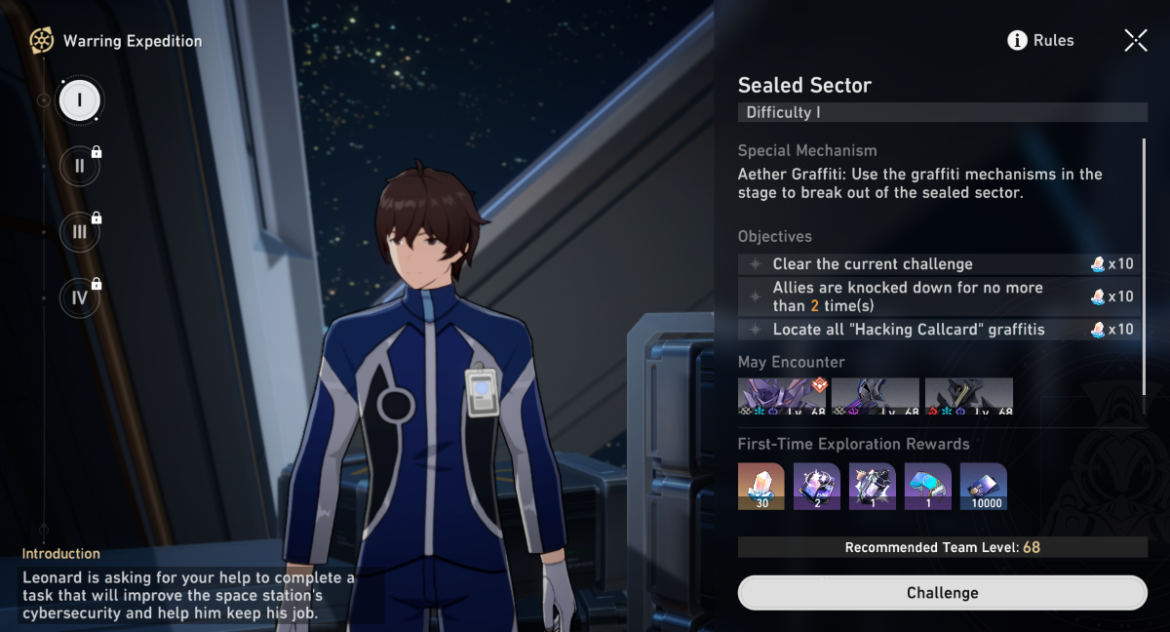The height and width of the screenshot is (632, 1170).
Task: Select the "Clear the current challenge" objective row
Action: coord(940,264)
